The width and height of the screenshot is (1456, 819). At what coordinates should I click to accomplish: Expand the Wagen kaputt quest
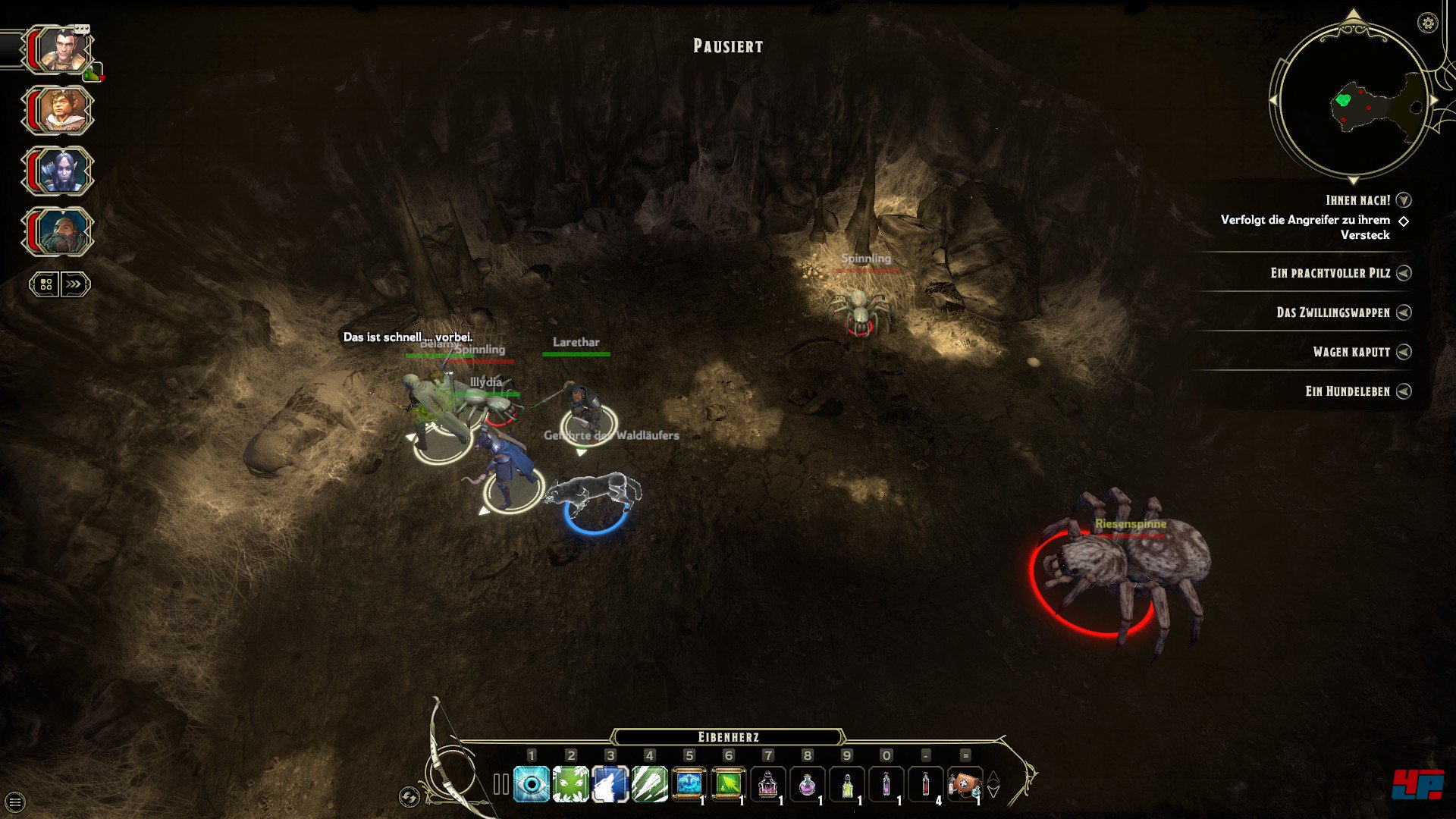pos(1404,352)
